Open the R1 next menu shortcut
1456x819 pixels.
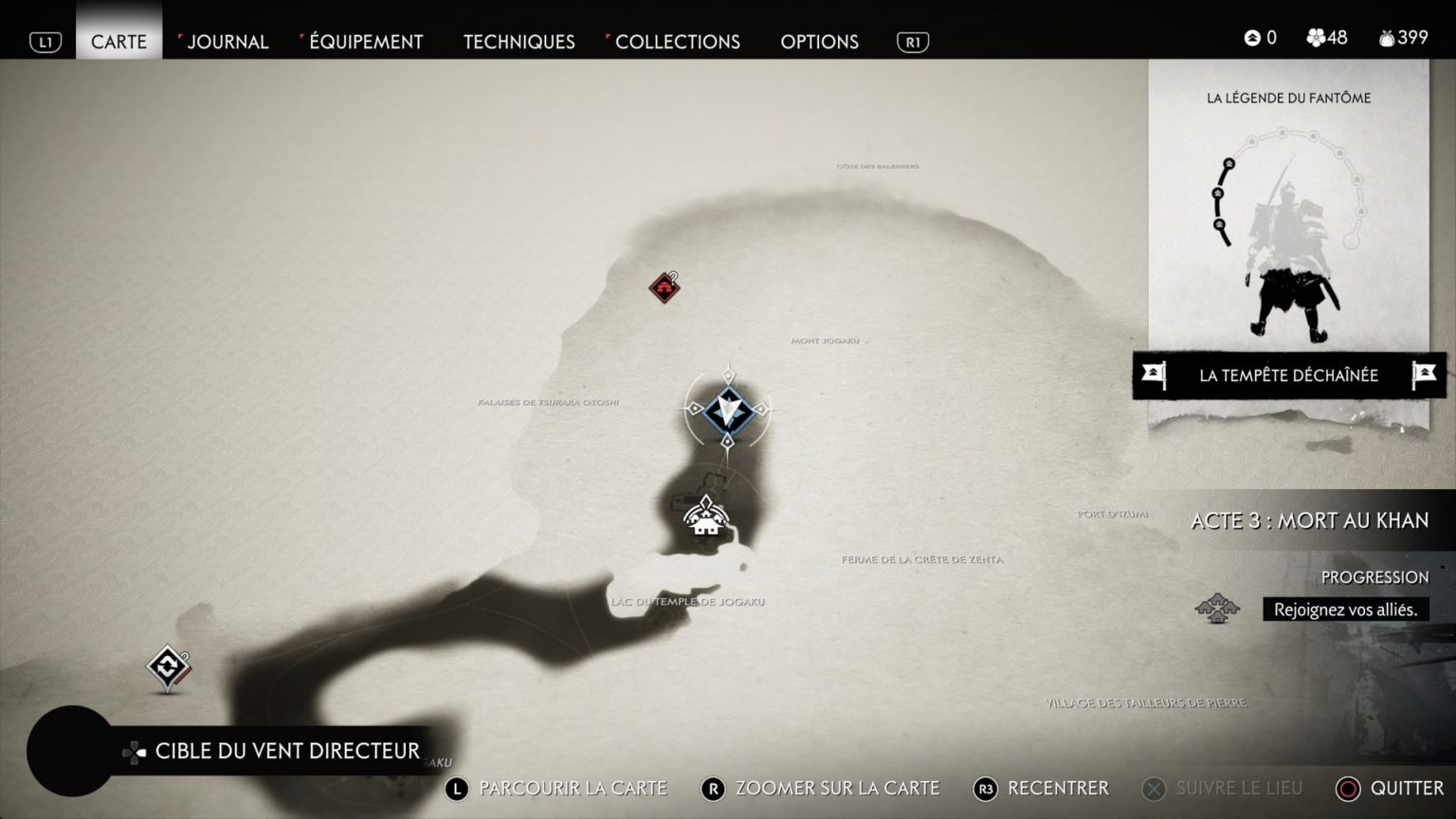coord(911,41)
